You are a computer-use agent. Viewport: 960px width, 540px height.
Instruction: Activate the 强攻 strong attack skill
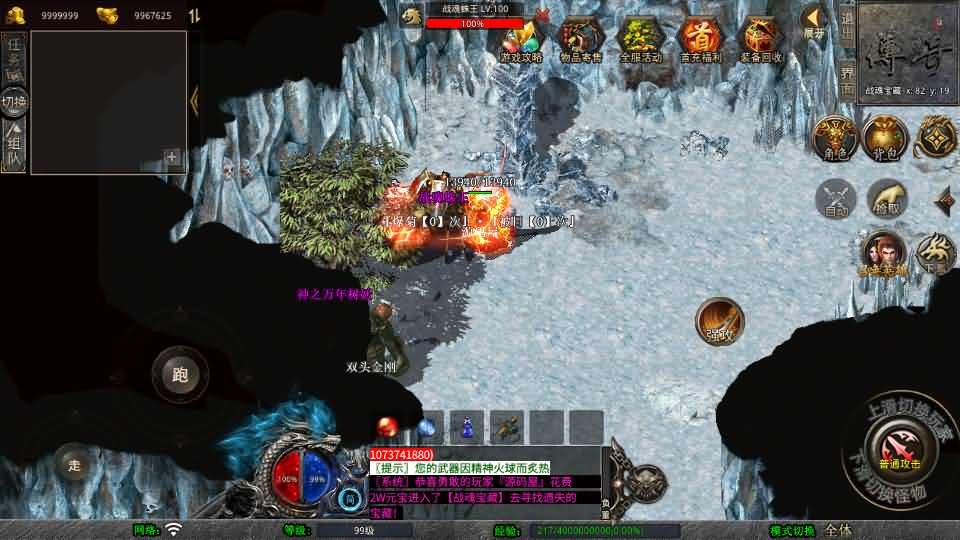click(720, 321)
